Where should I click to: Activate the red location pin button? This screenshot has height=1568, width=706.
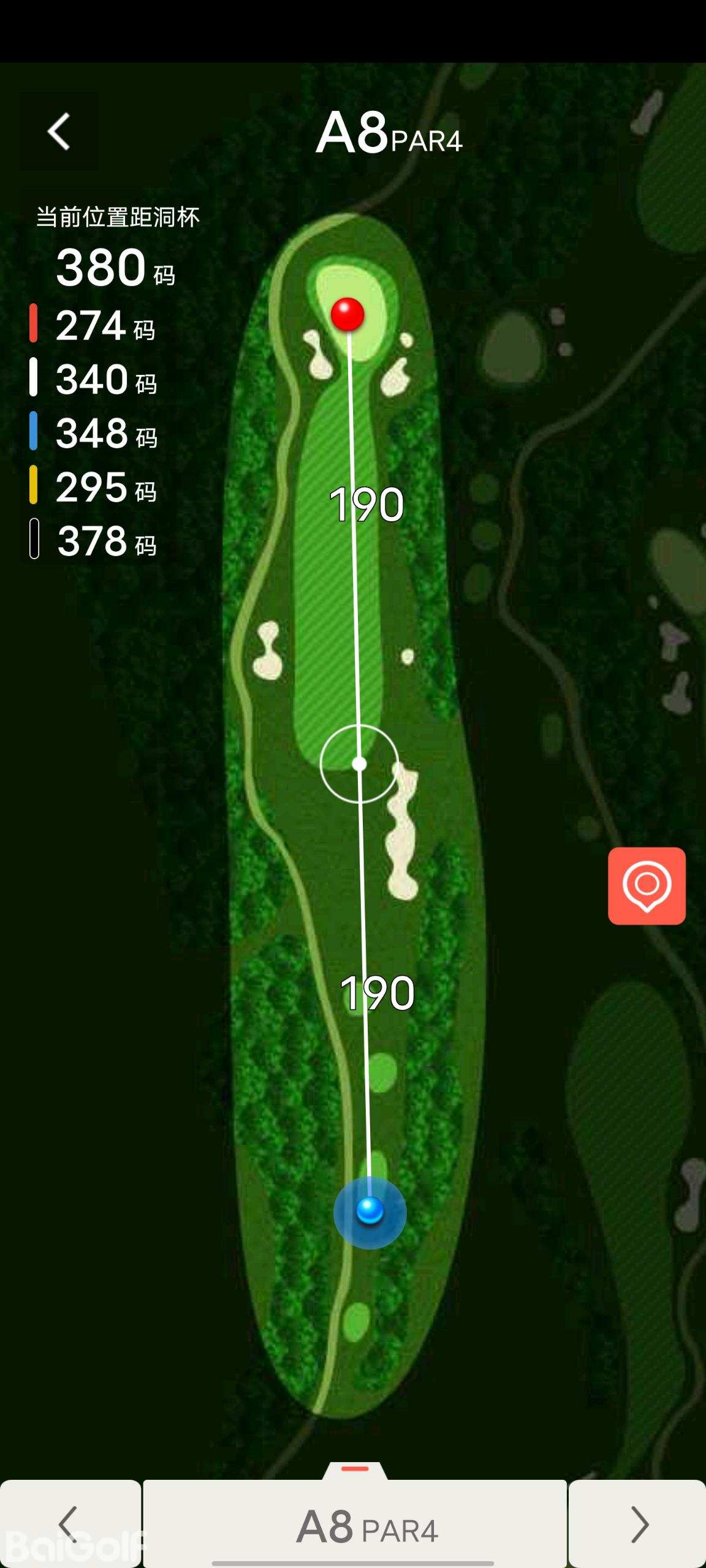pos(647,886)
